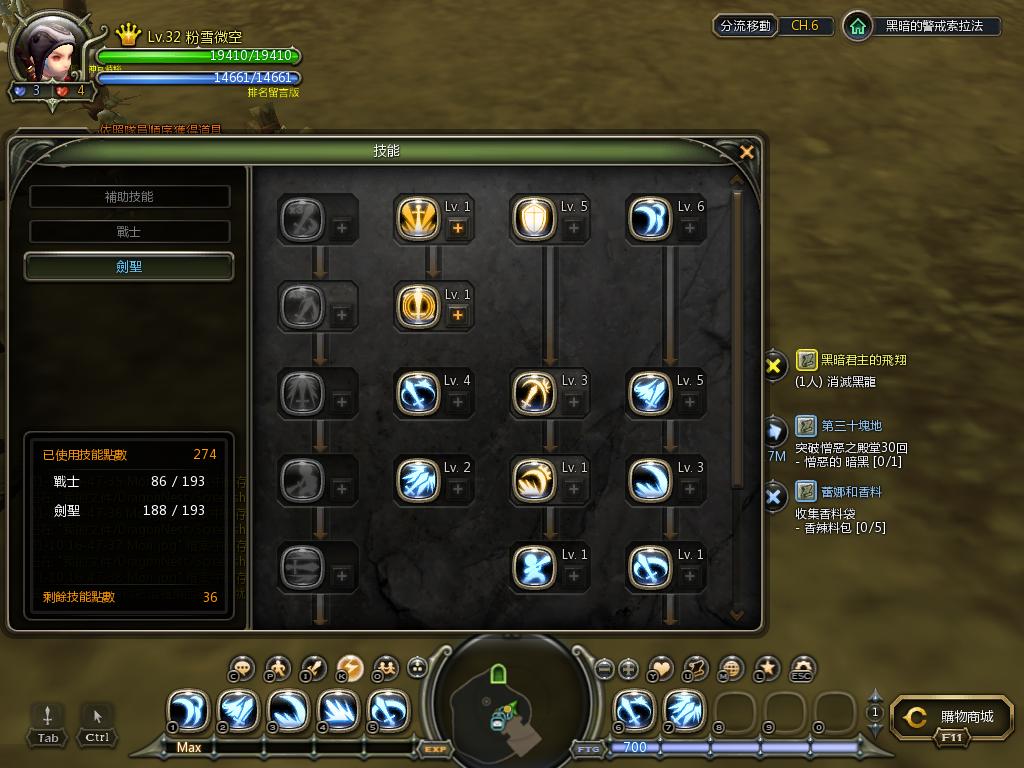Select the Lv. 5 golden shield skill icon
Screen dimensions: 1024x768
click(x=533, y=219)
